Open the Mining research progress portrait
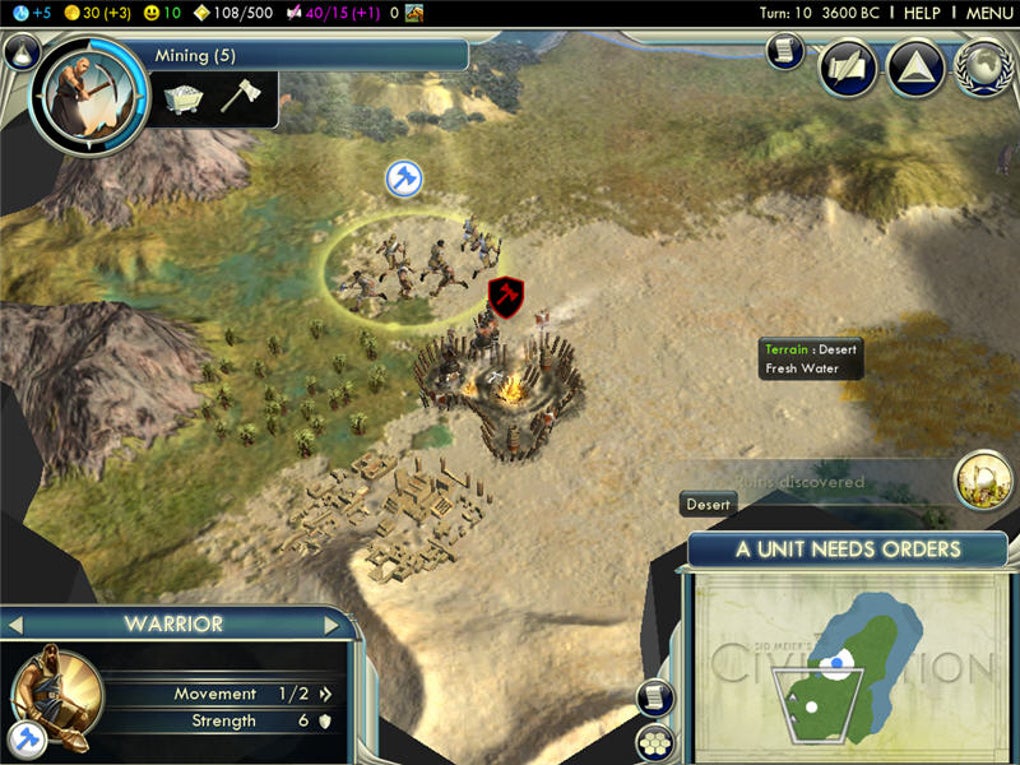Image resolution: width=1020 pixels, height=765 pixels. coord(82,96)
